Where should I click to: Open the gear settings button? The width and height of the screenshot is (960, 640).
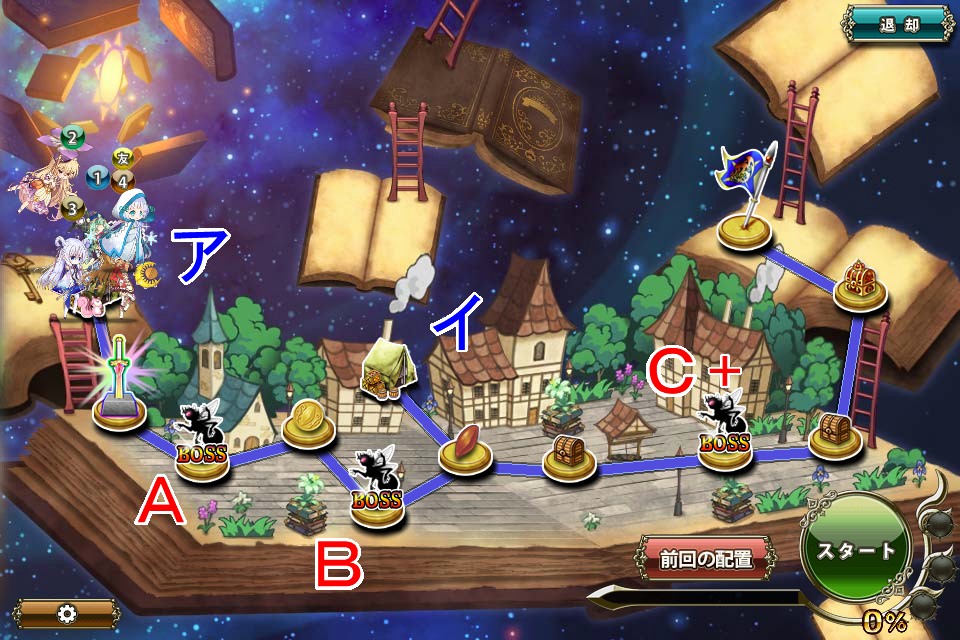pyautogui.click(x=66, y=613)
